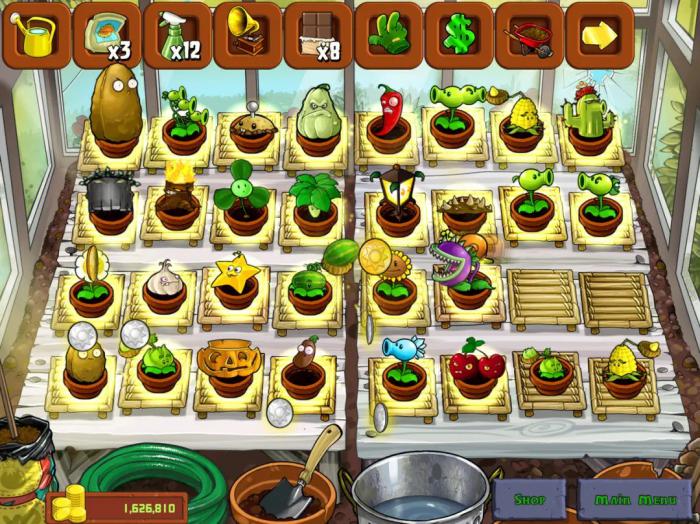The height and width of the screenshot is (524, 700).
Task: Grab the chocolate bar
Action: (x=318, y=37)
